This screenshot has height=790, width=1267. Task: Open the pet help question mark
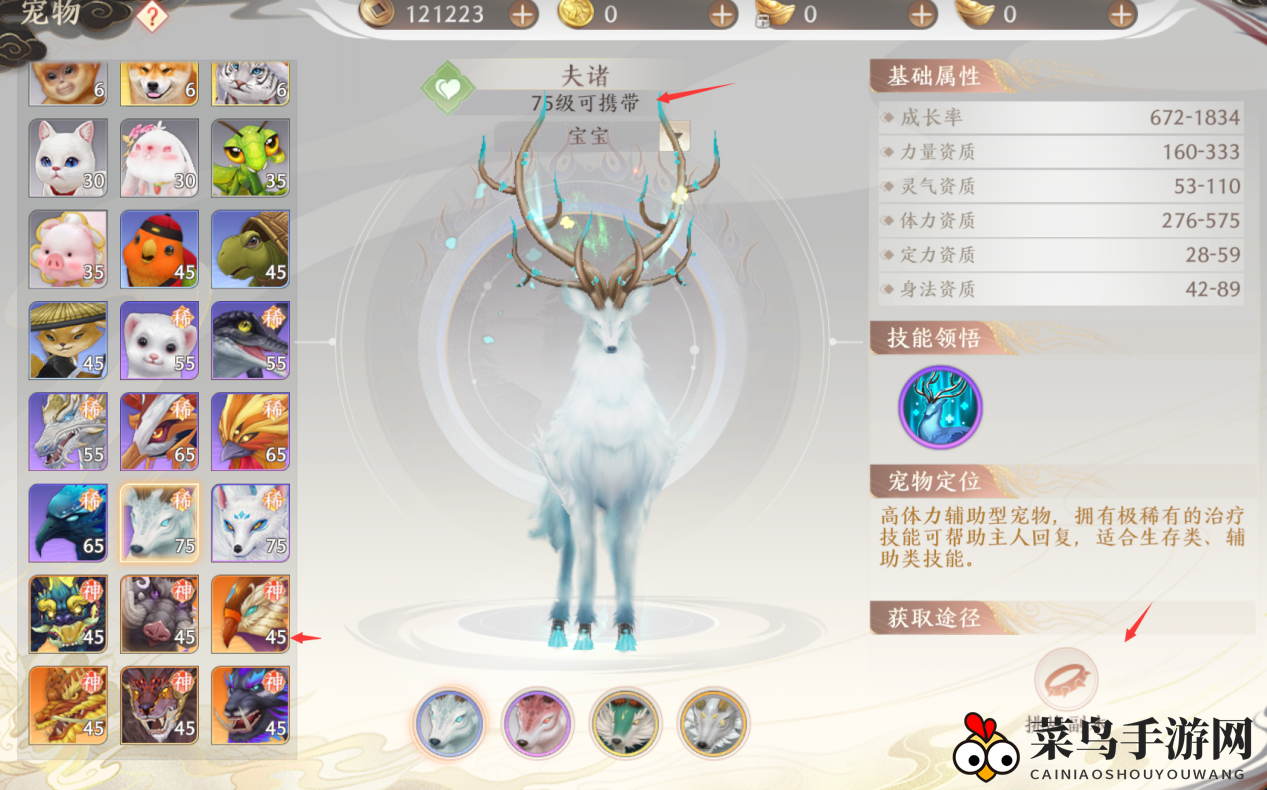tap(151, 15)
